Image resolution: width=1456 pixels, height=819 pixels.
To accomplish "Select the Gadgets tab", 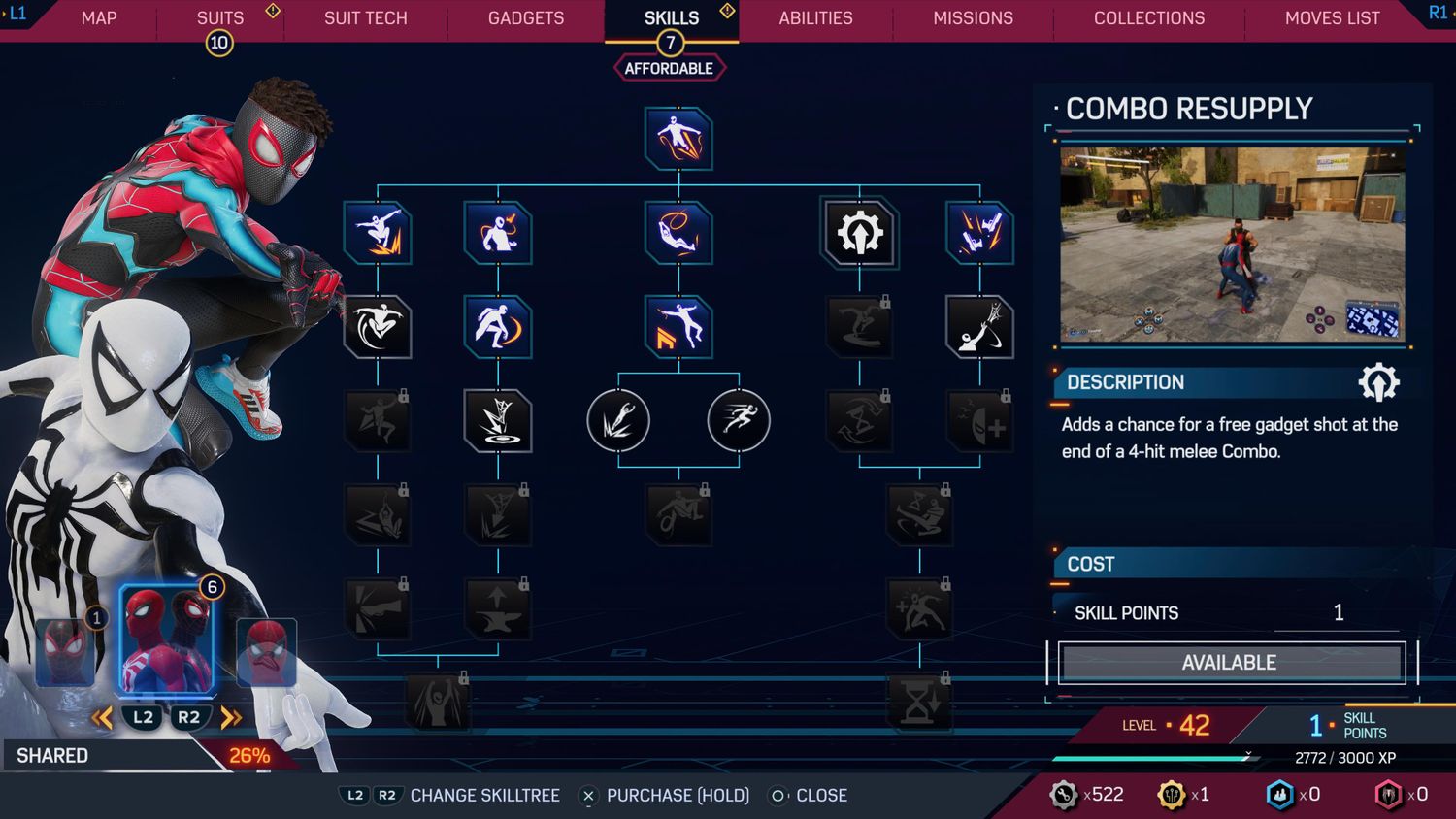I will click(525, 18).
